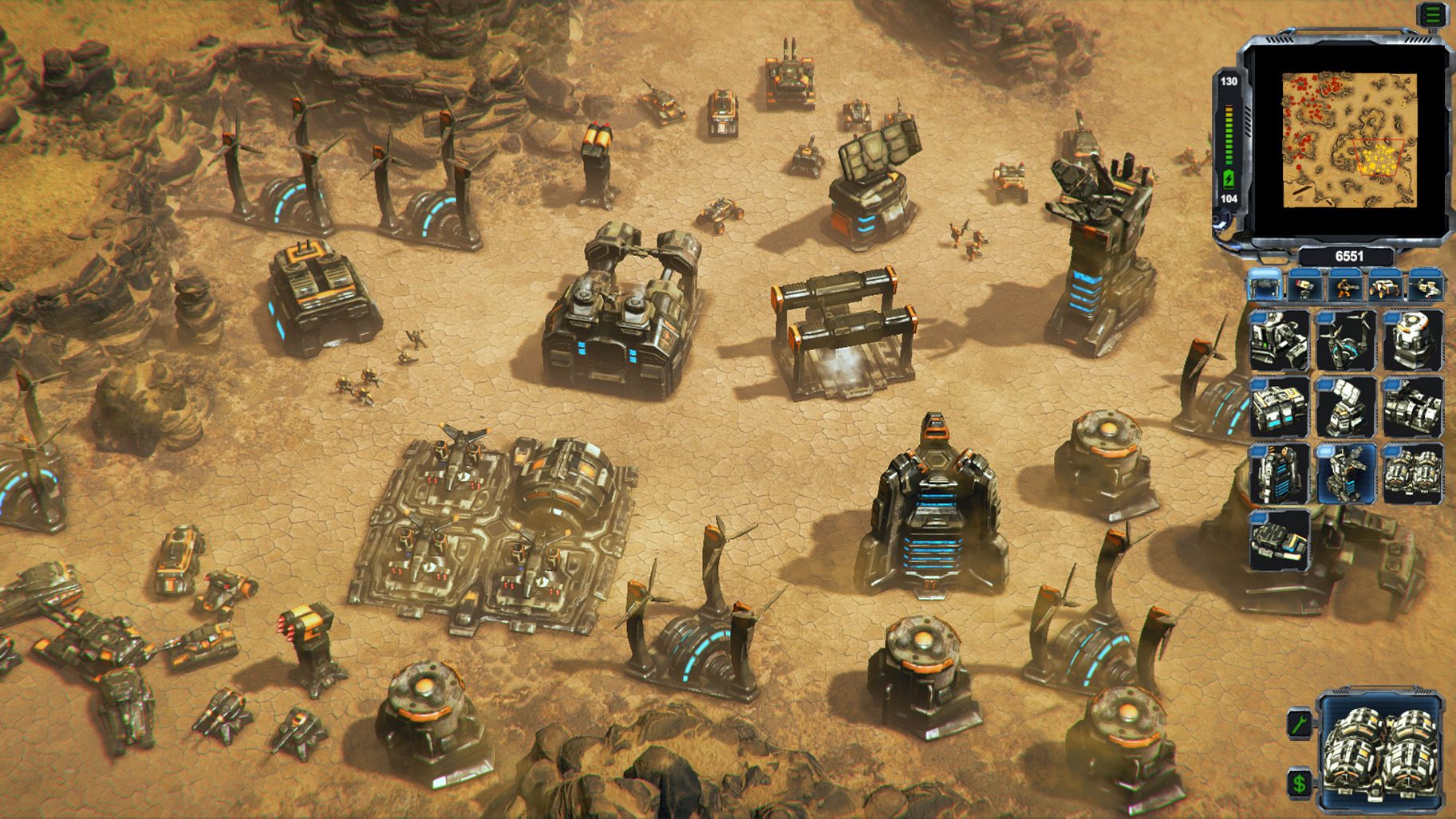This screenshot has width=1456, height=819.
Task: Choose the bottom-row flat platform build icon
Action: [x=1279, y=540]
